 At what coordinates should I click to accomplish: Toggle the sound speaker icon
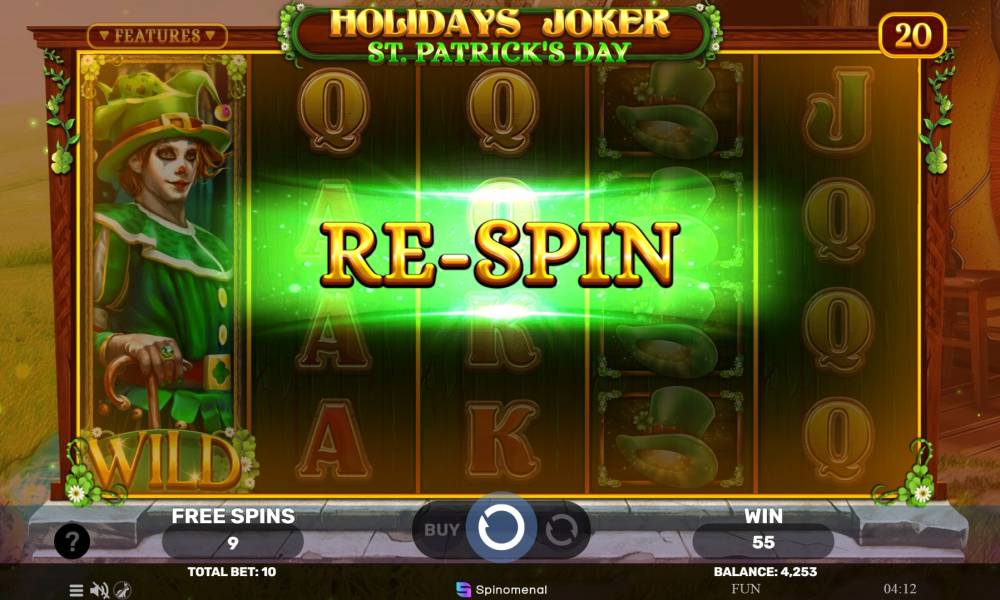tap(99, 590)
